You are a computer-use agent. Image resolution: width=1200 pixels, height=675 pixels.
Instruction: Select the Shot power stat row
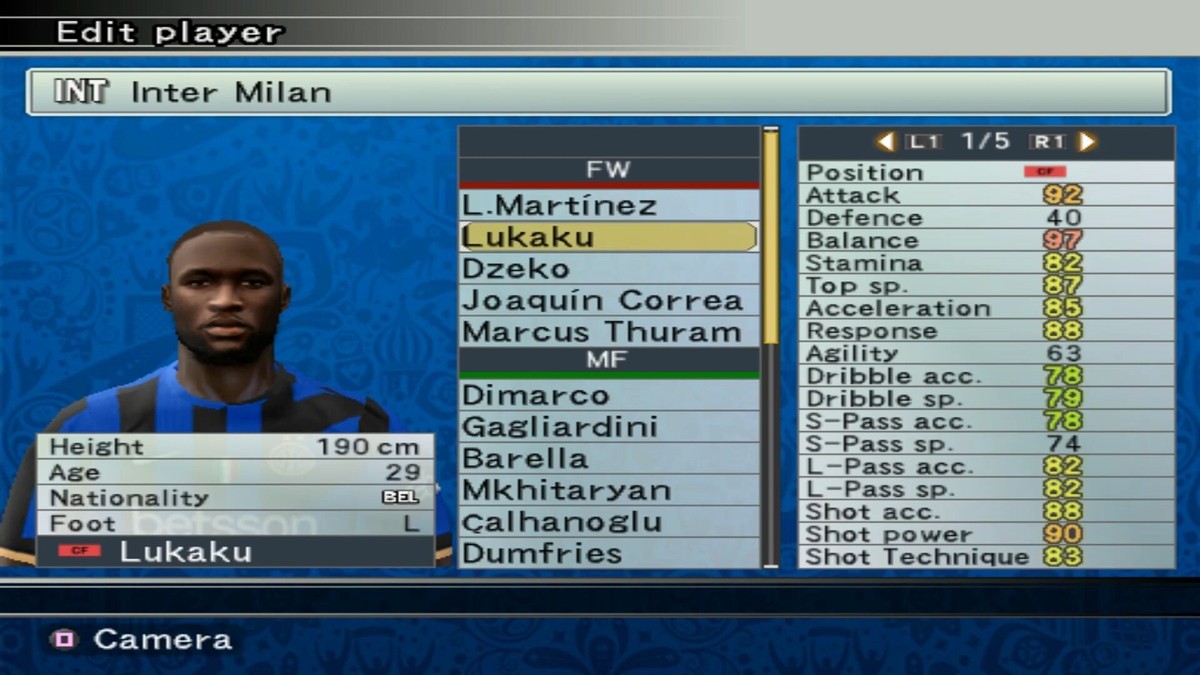(x=986, y=534)
